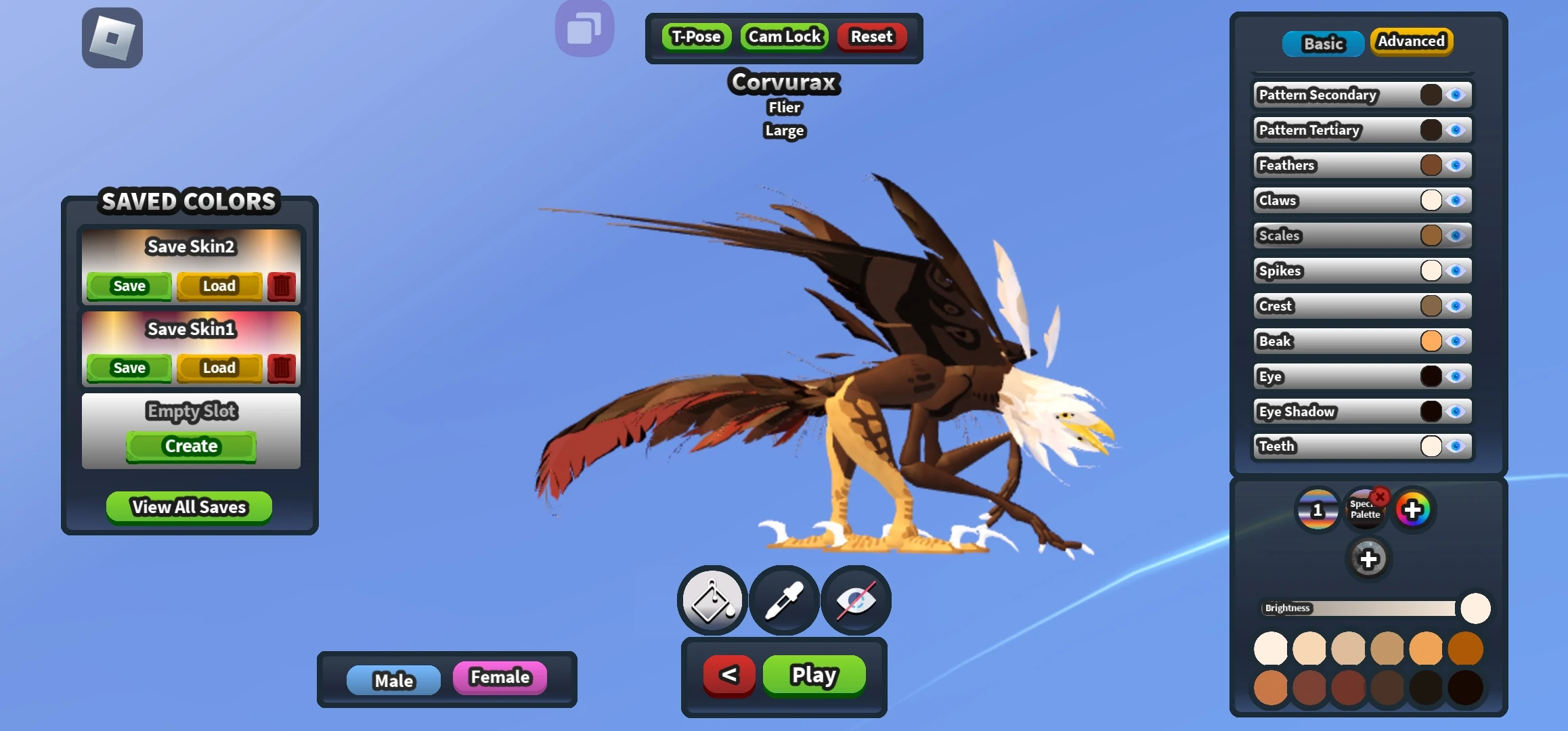This screenshot has height=731, width=1568.
Task: Click the T-Pose button
Action: pos(696,37)
